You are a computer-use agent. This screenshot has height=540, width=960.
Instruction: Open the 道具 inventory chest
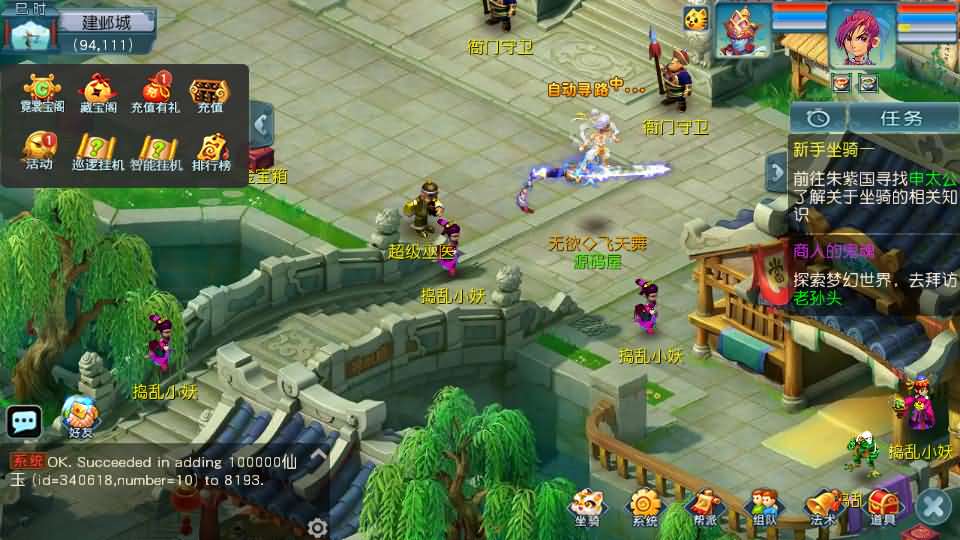pos(883,507)
